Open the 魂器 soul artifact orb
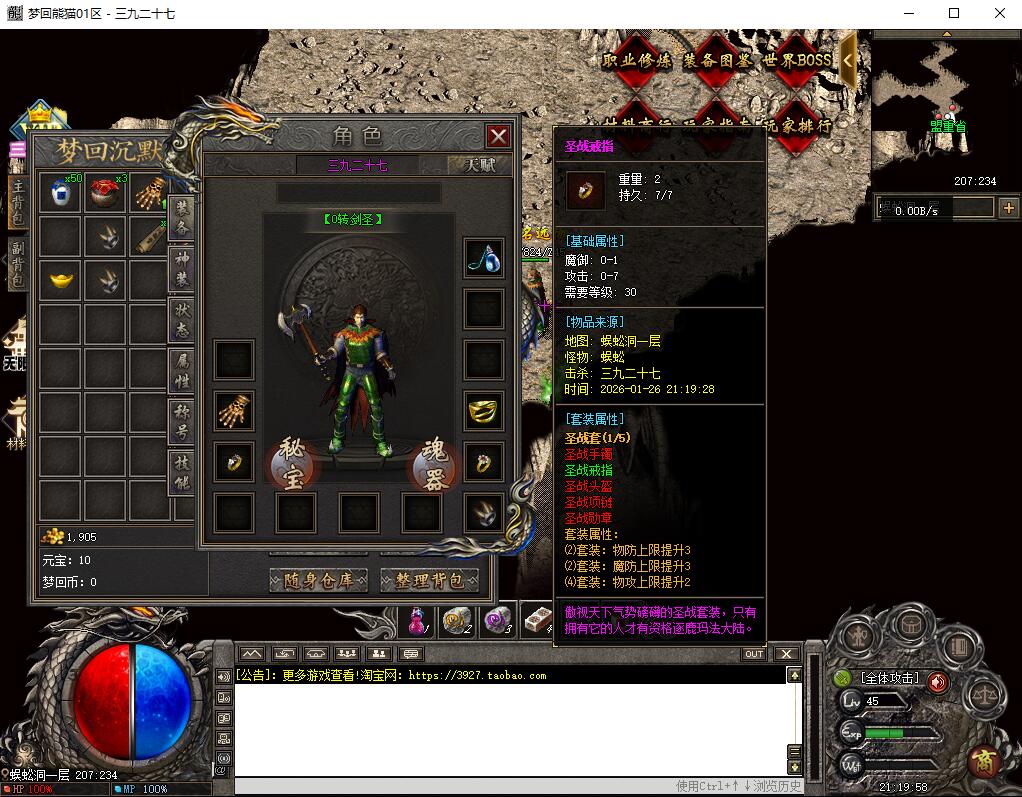This screenshot has width=1022, height=797. click(434, 465)
